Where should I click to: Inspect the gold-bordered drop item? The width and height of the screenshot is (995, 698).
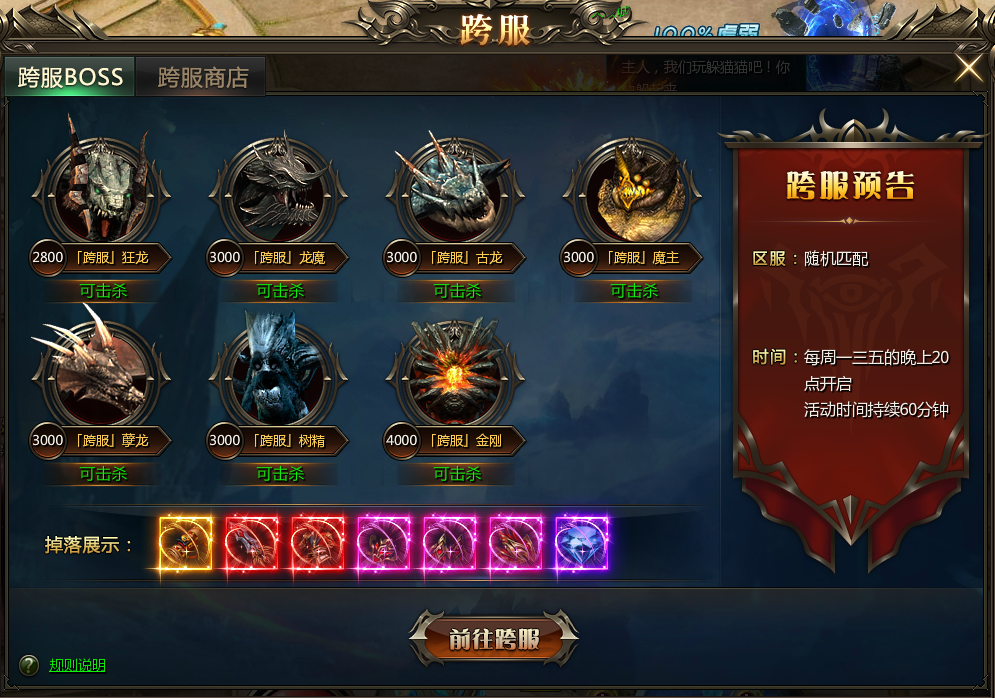186,544
